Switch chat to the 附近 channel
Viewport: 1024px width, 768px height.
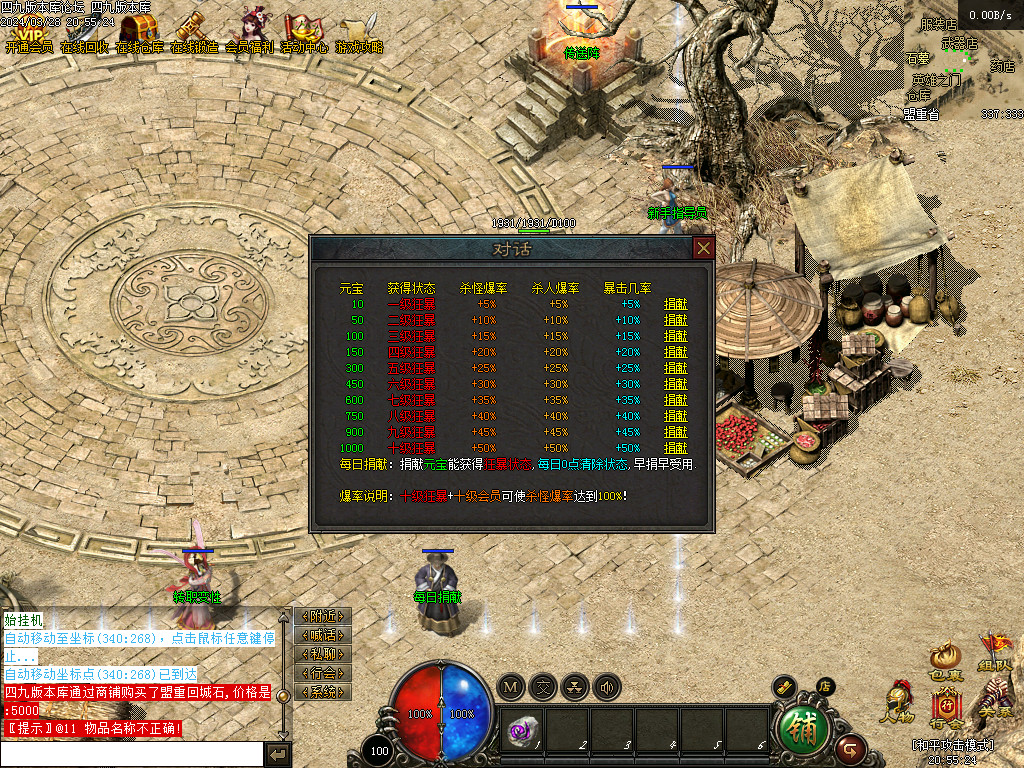323,616
